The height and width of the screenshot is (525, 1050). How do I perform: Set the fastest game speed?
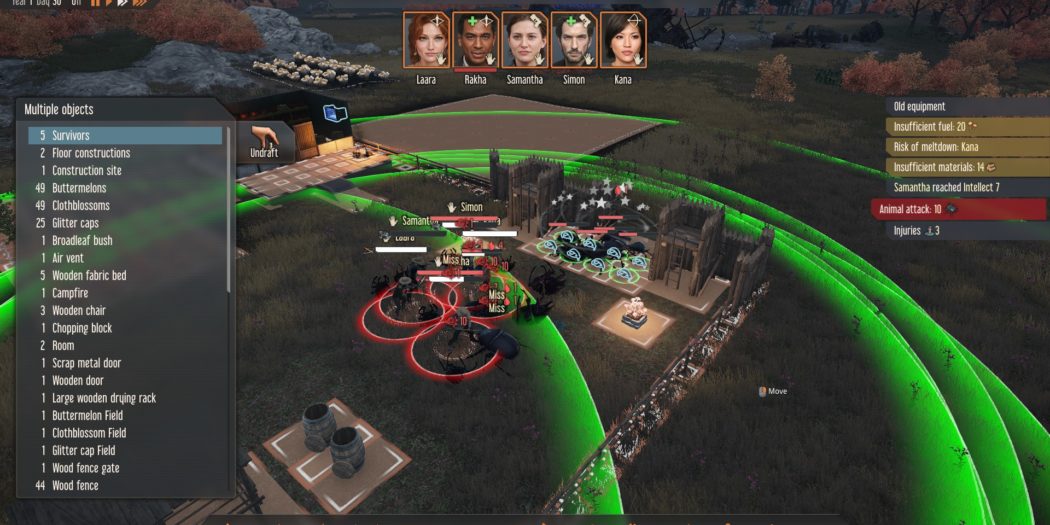pos(140,3)
